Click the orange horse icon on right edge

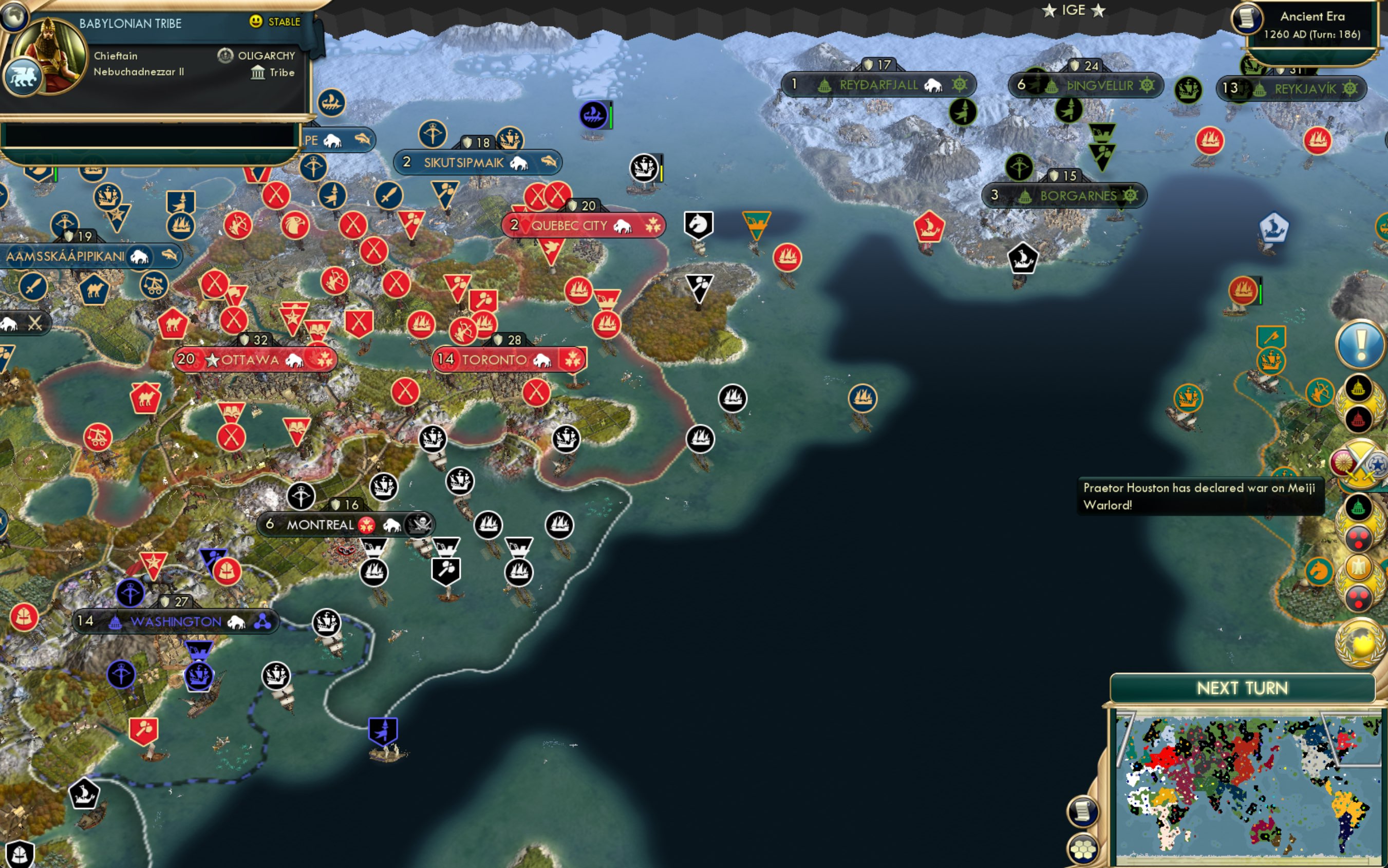[1319, 572]
